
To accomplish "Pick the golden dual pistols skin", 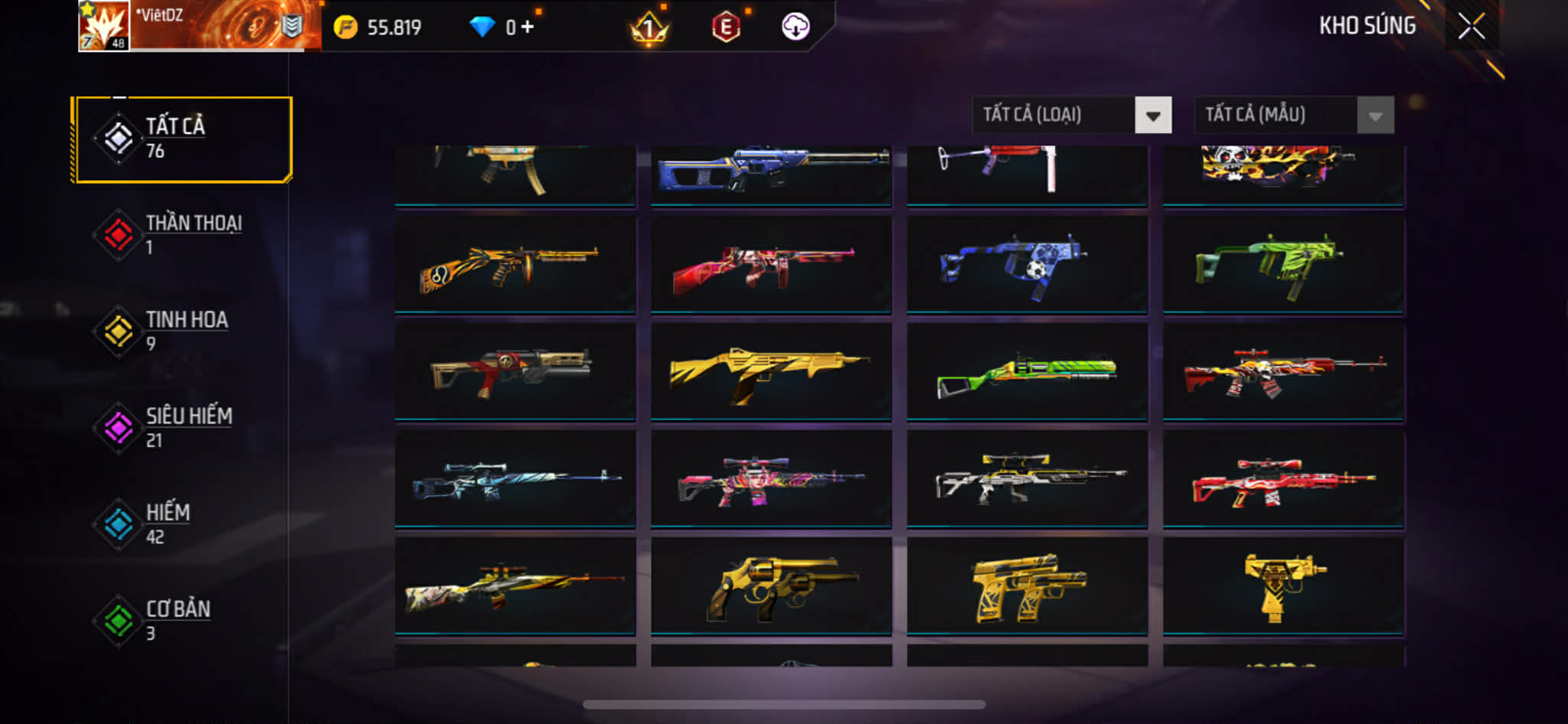I will [x=1027, y=587].
